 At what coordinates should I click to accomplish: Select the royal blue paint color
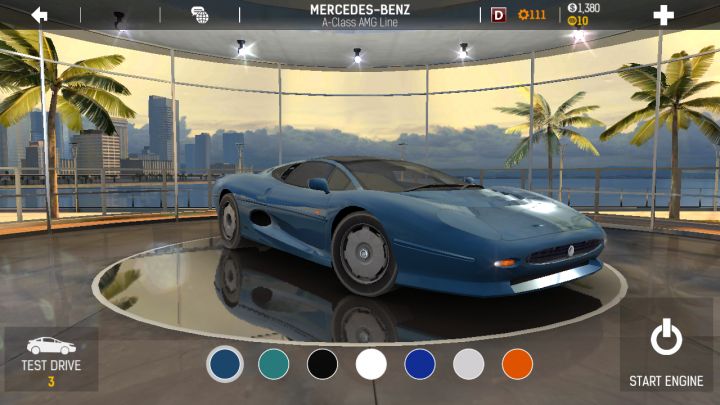tap(420, 364)
